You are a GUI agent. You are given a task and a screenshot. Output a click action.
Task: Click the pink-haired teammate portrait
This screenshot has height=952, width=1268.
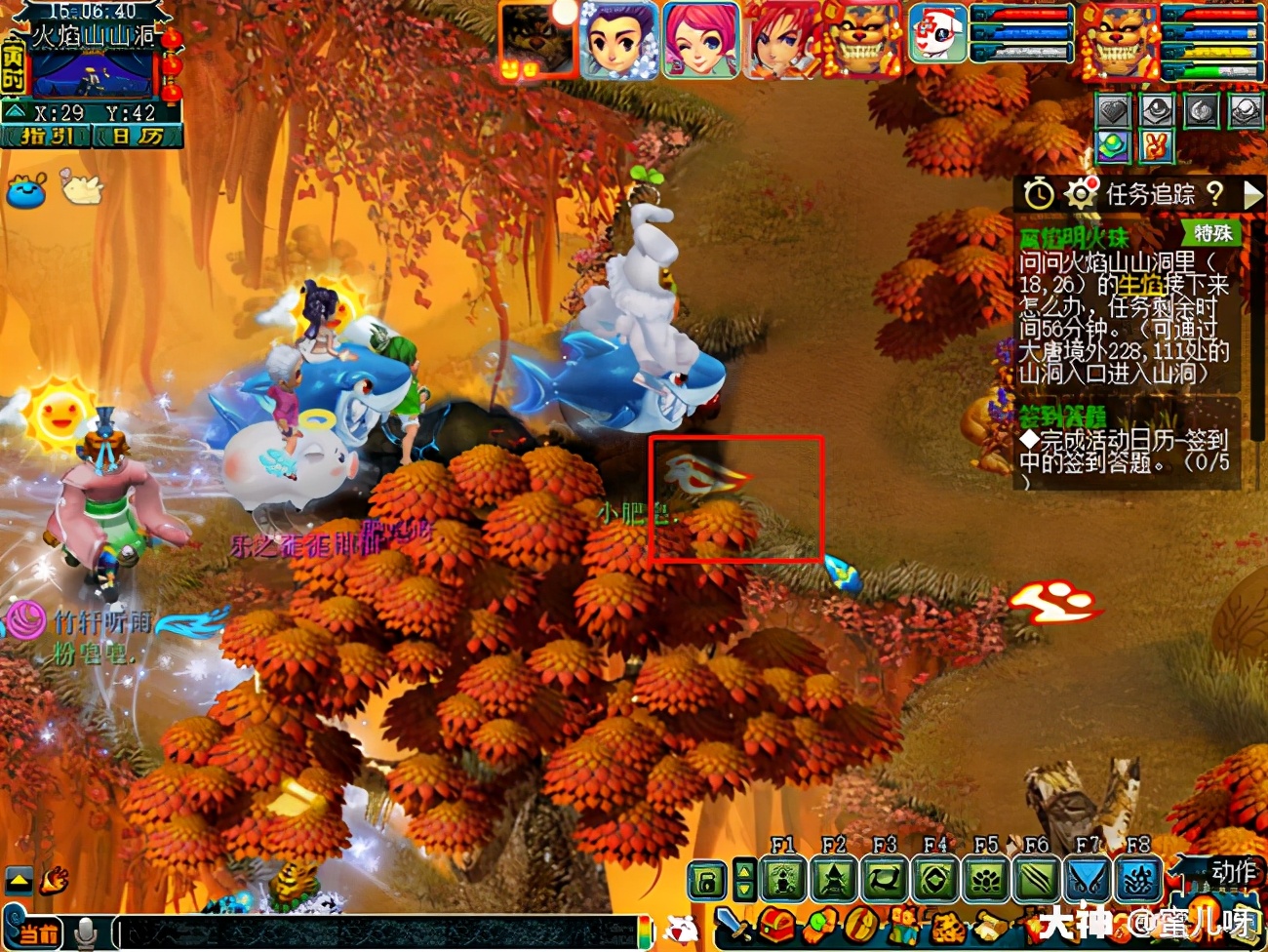(699, 40)
